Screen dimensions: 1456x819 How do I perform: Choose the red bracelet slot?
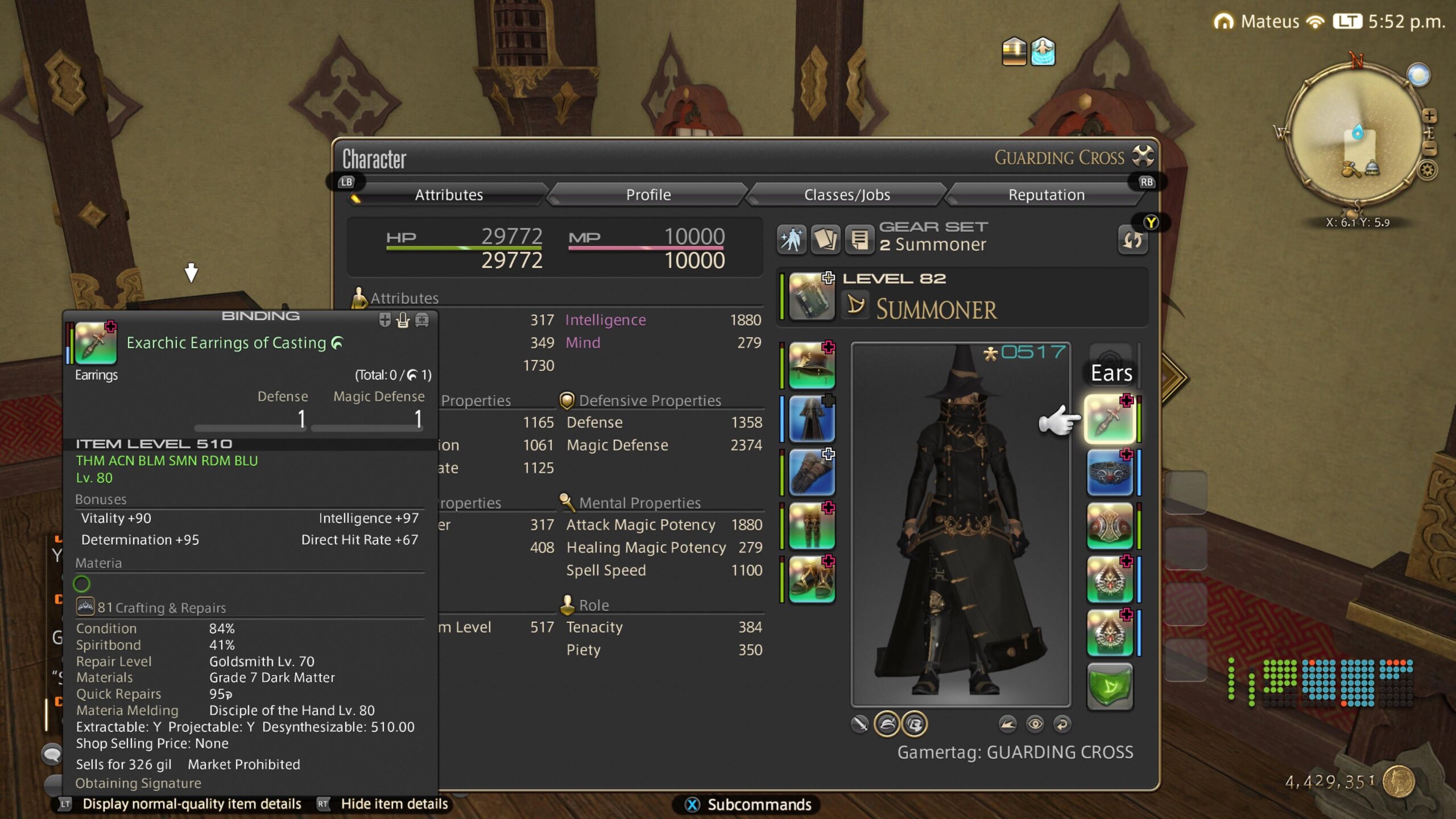pos(1110,526)
